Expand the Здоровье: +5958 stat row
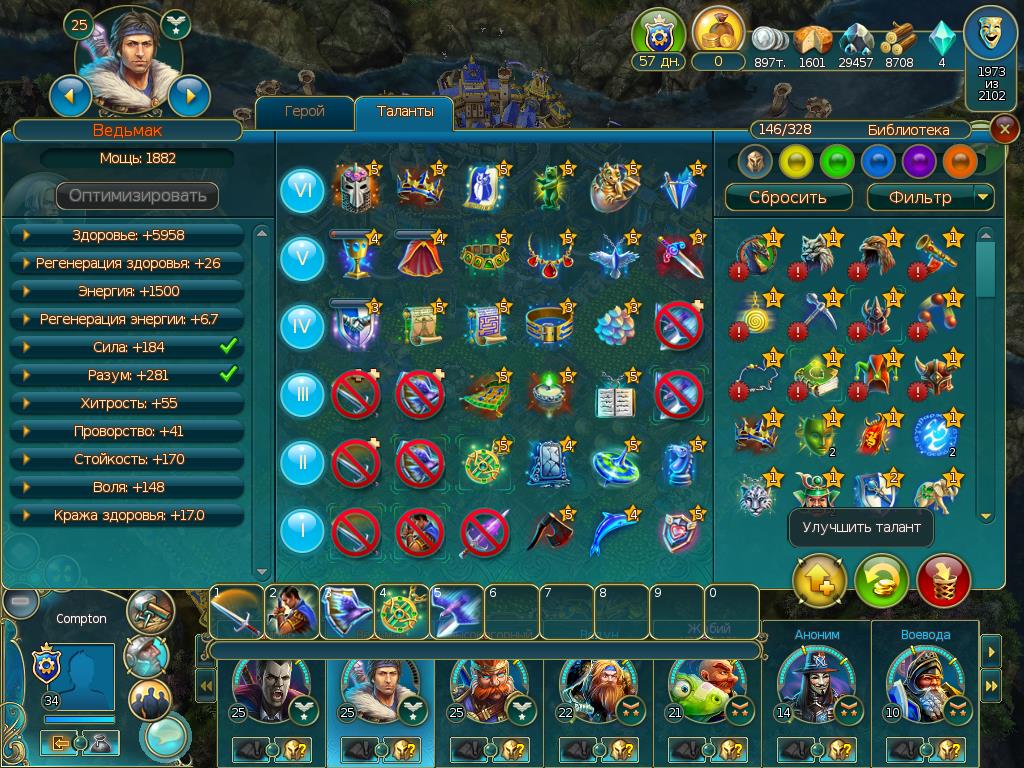 tap(128, 235)
